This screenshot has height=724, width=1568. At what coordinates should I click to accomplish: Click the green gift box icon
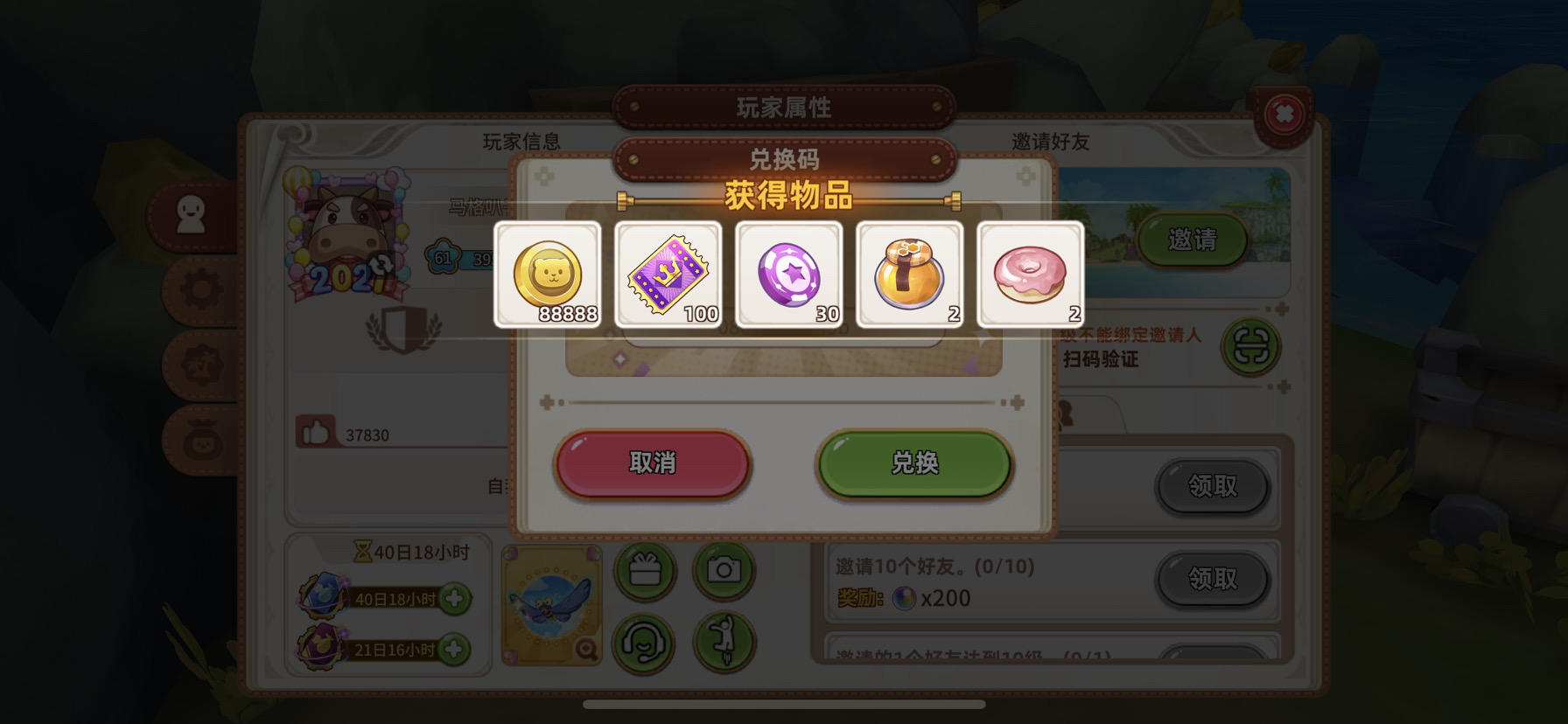(x=647, y=569)
